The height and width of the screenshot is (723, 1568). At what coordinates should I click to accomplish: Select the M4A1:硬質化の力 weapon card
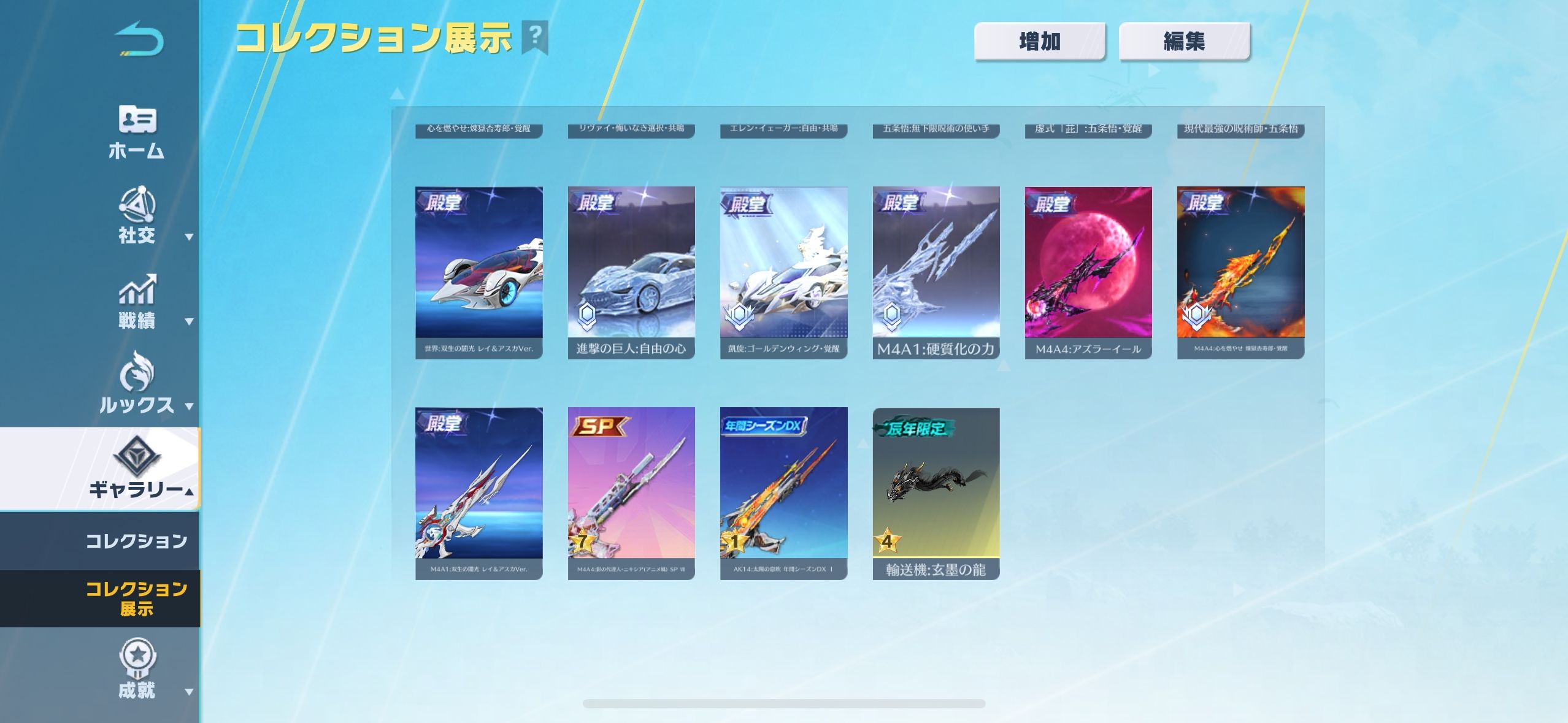click(936, 272)
